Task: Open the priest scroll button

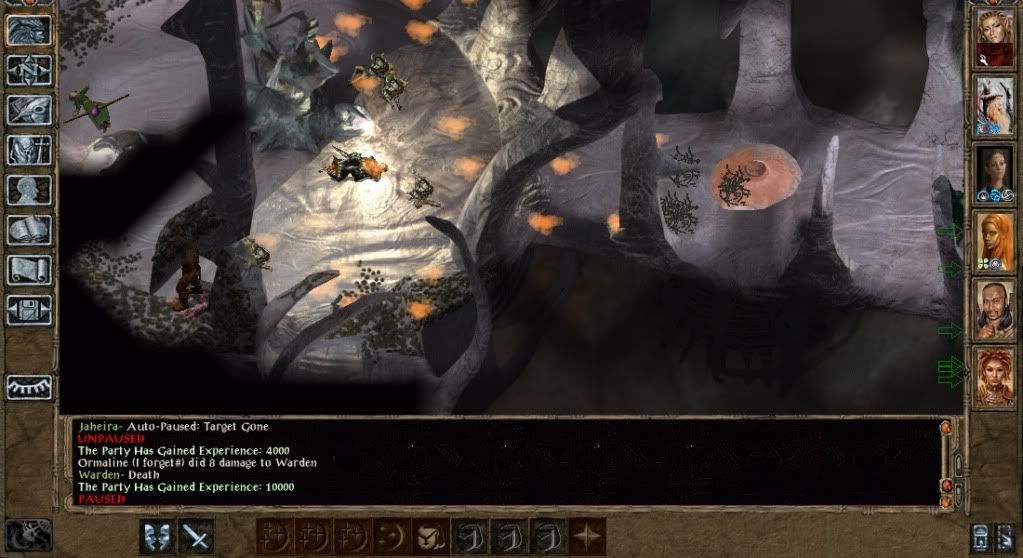Action: tap(29, 269)
